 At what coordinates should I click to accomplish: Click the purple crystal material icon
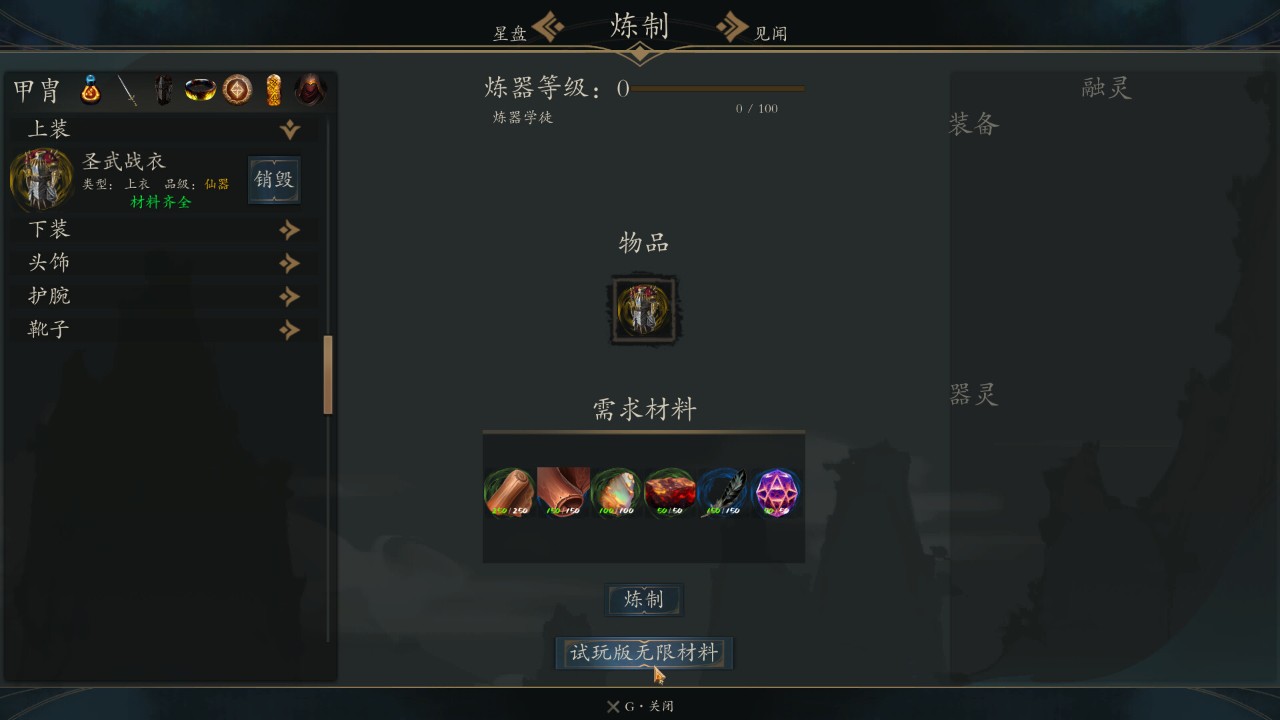(775, 491)
